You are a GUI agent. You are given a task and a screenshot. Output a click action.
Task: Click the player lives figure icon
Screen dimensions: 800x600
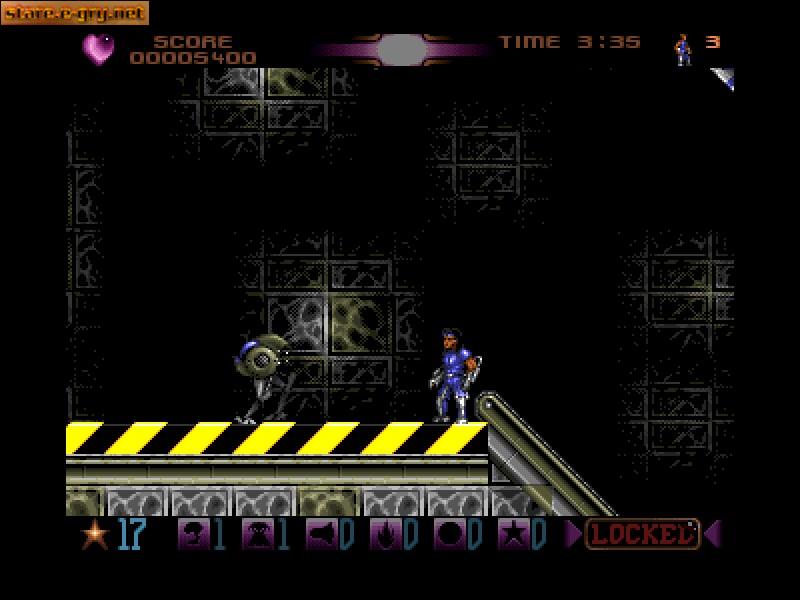pyautogui.click(x=684, y=48)
